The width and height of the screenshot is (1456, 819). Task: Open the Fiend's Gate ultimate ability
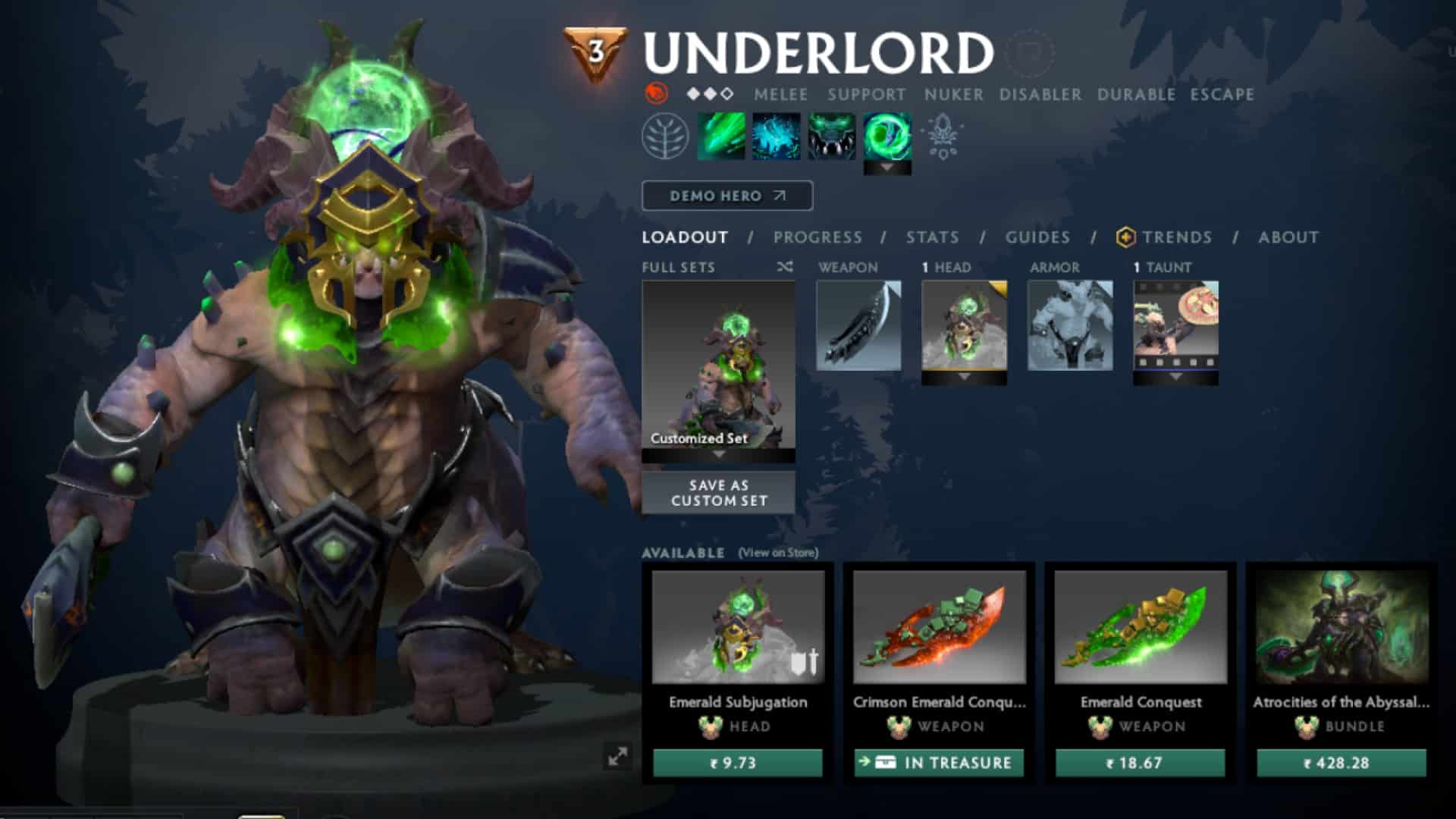click(887, 137)
